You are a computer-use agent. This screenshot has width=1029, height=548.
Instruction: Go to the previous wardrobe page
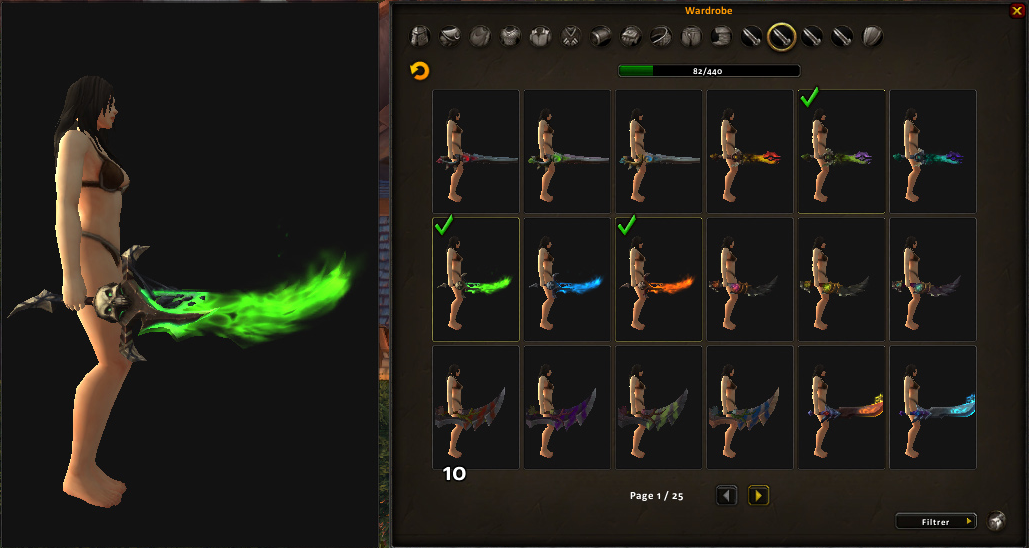[x=727, y=495]
